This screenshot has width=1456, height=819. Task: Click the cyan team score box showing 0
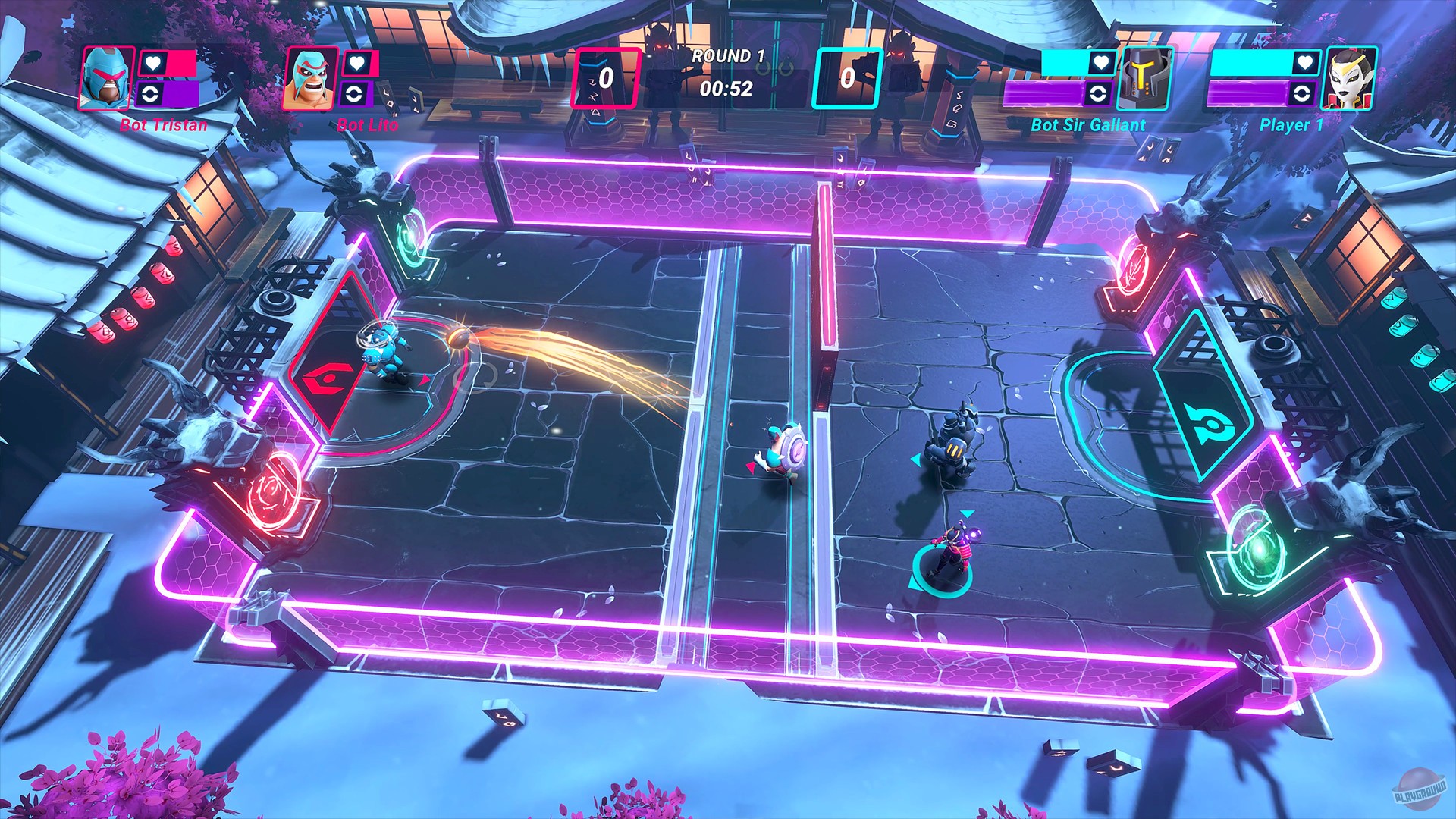click(x=847, y=78)
